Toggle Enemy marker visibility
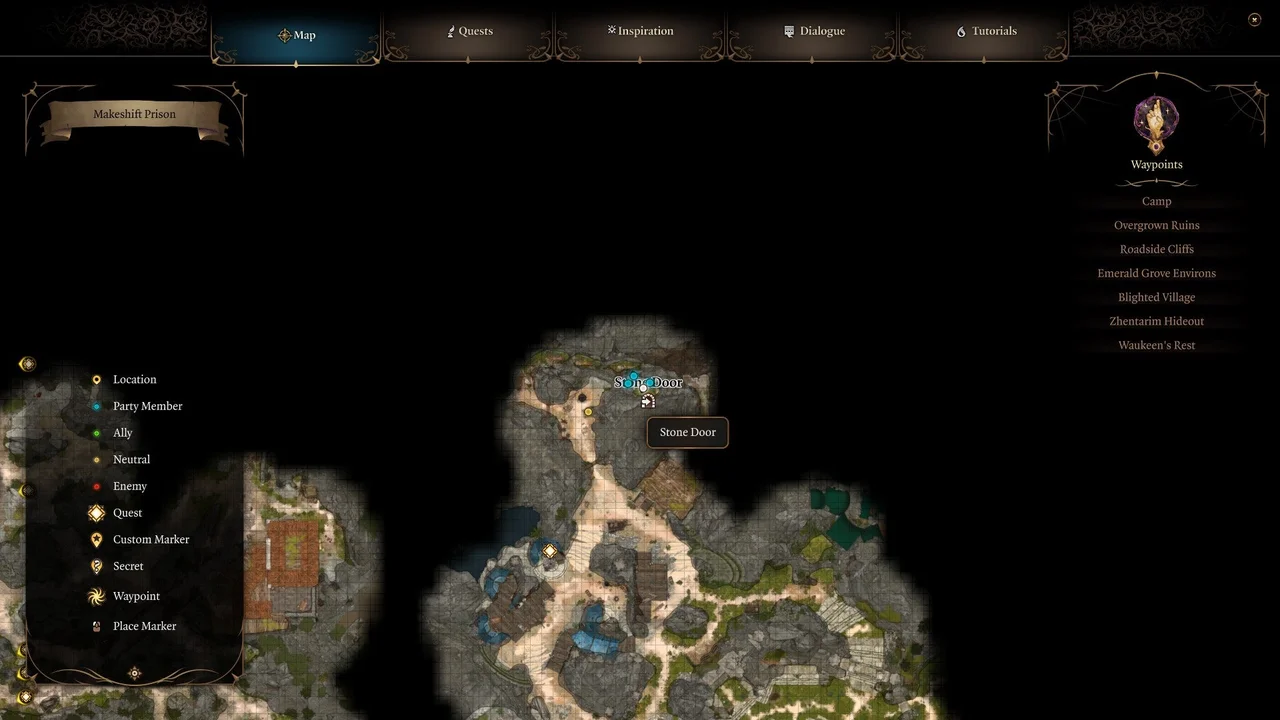The width and height of the screenshot is (1280, 720). coord(96,486)
